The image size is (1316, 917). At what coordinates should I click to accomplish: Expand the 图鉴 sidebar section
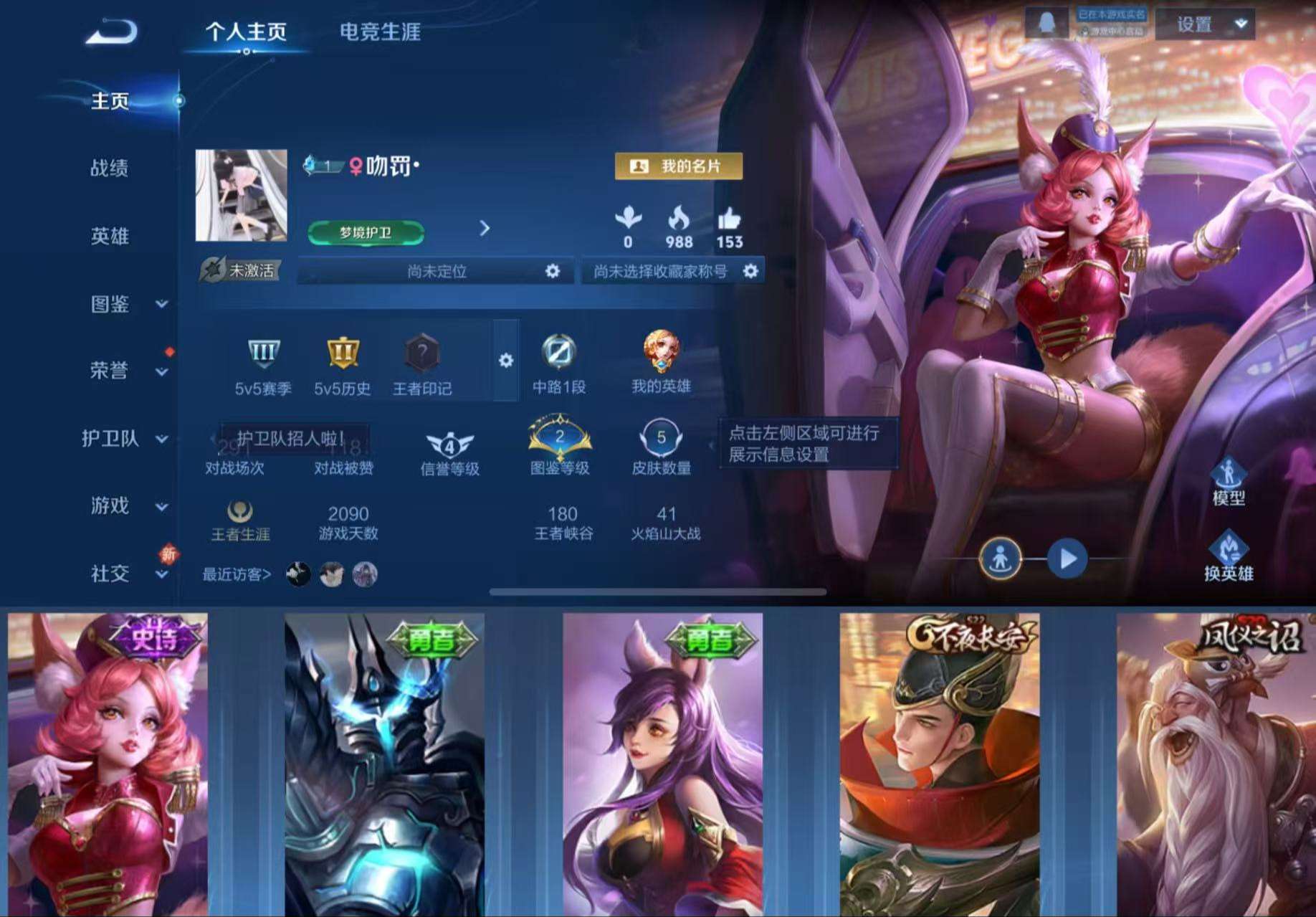pyautogui.click(x=112, y=304)
